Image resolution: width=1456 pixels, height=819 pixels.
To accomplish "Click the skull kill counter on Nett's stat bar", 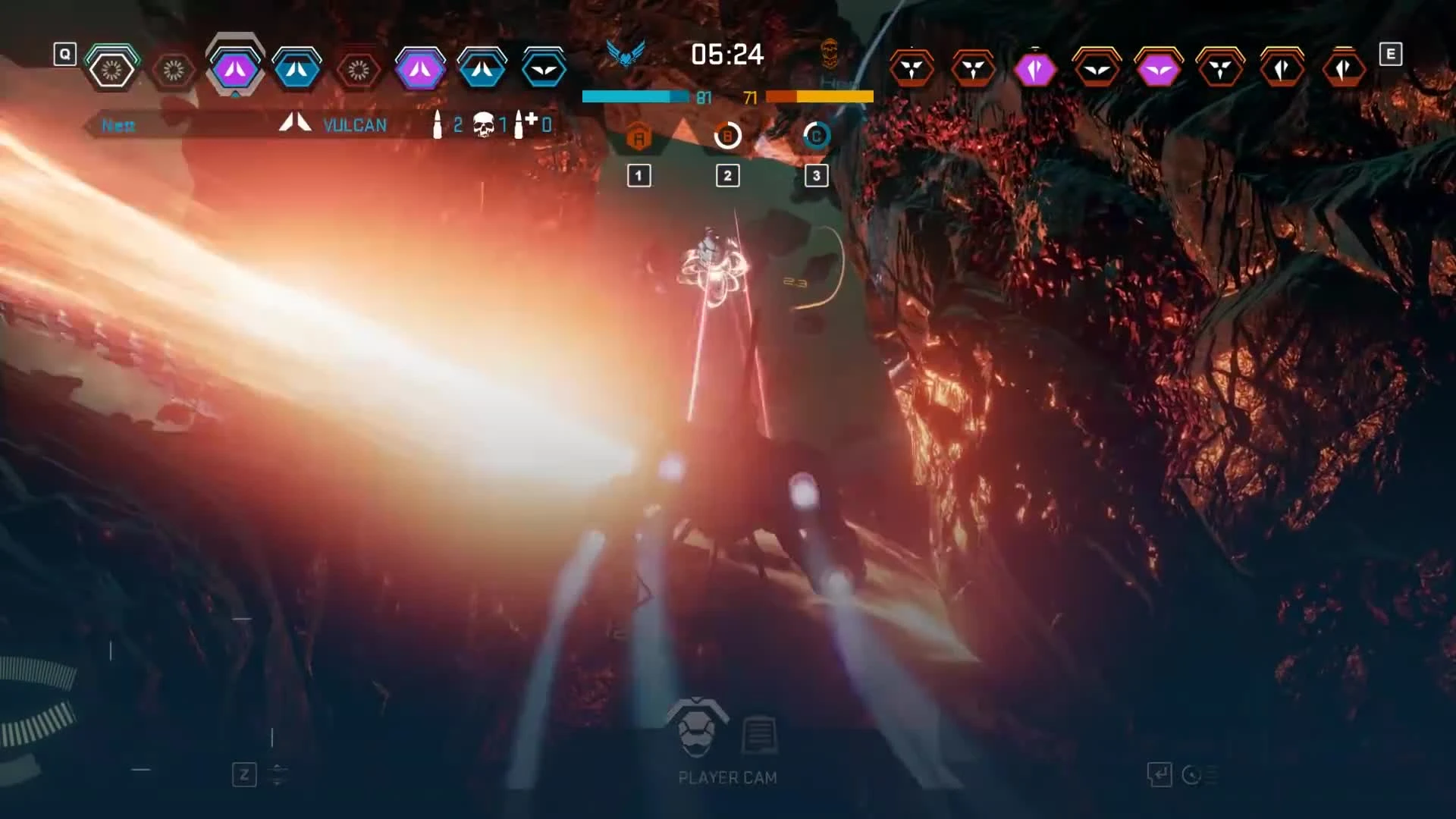I will pos(483,124).
